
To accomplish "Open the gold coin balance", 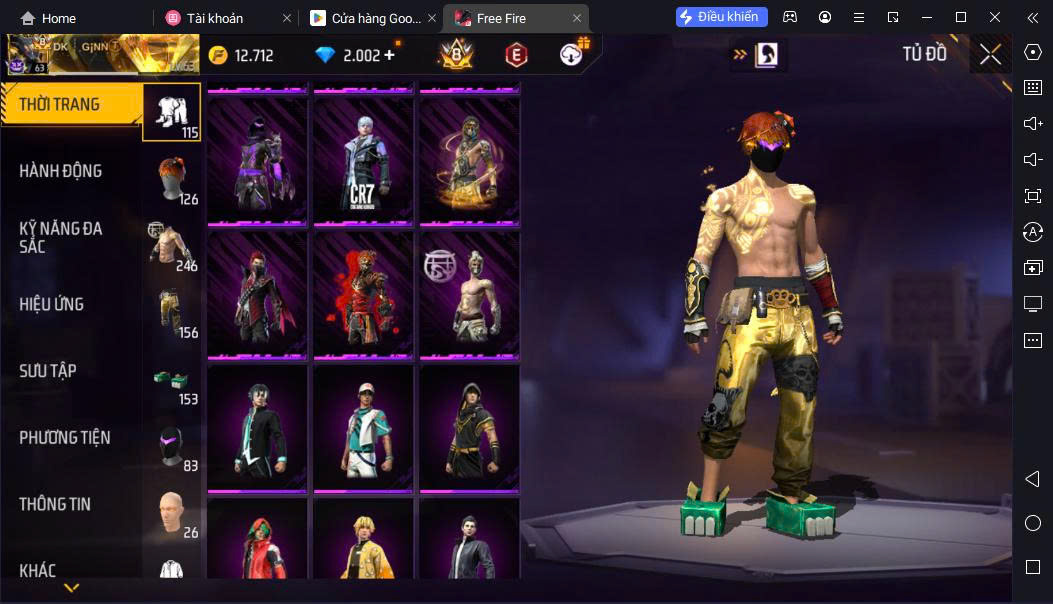I will (241, 55).
